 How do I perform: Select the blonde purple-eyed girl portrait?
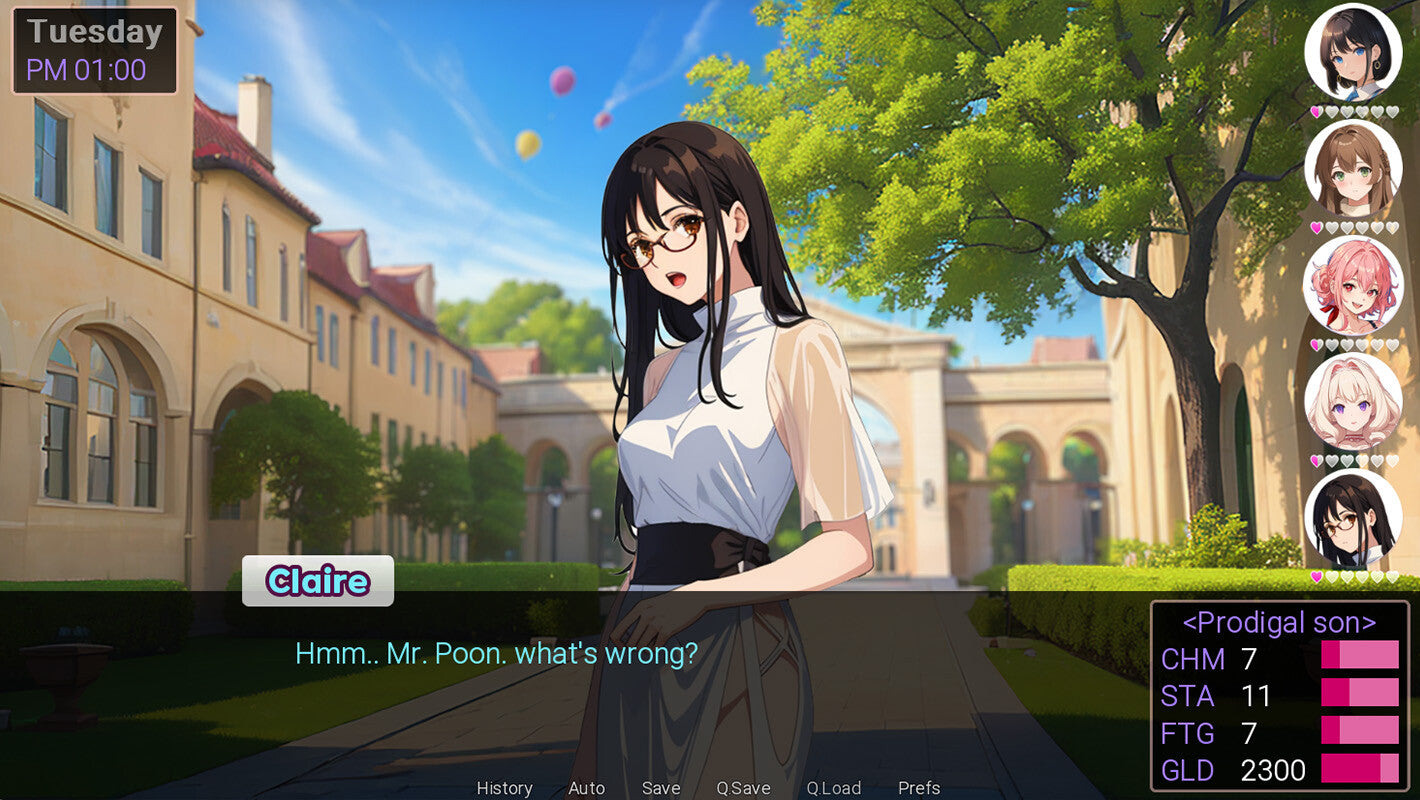point(1353,401)
